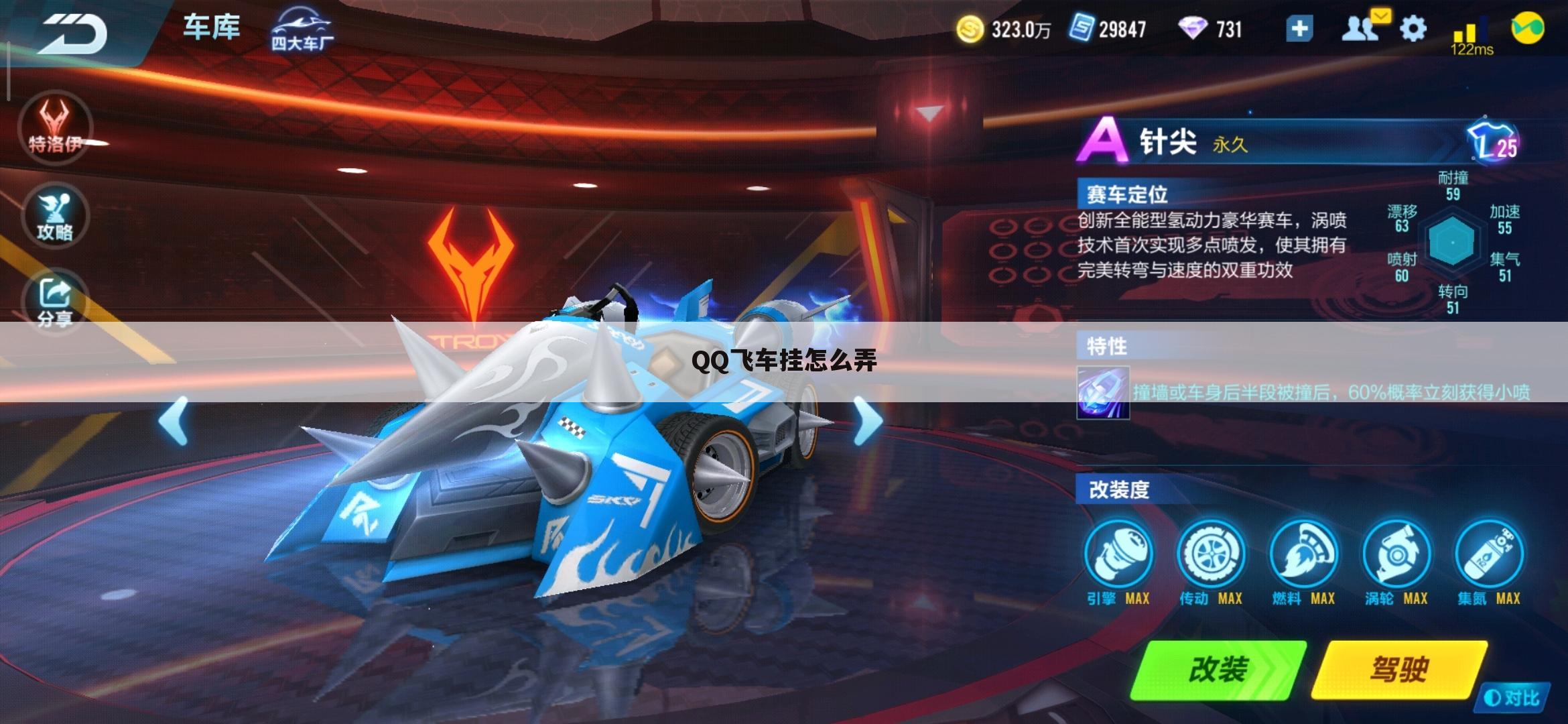The height and width of the screenshot is (724, 1568).
Task: Click the green 改装 modify button
Action: [1218, 670]
